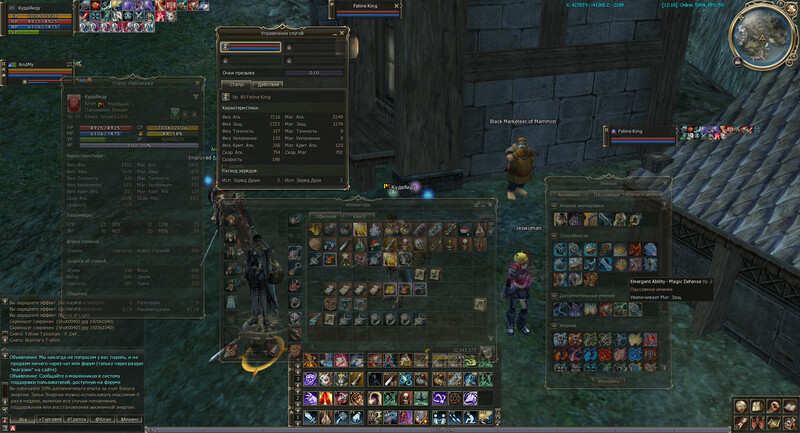This screenshot has width=800, height=433.
Task: Click the Изучить button below the skill list
Action: pyautogui.click(x=607, y=380)
